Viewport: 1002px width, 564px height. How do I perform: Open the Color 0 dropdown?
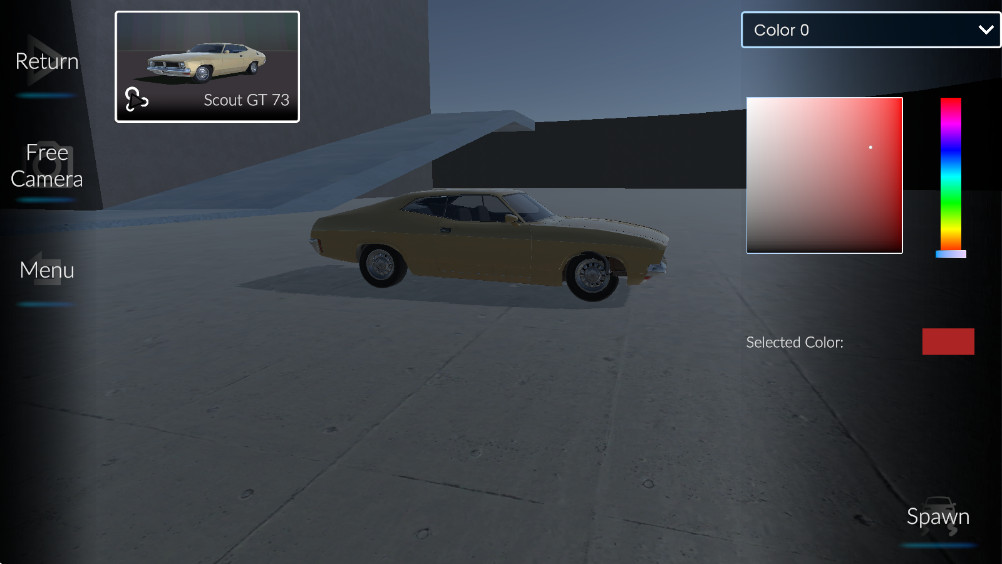pos(870,30)
